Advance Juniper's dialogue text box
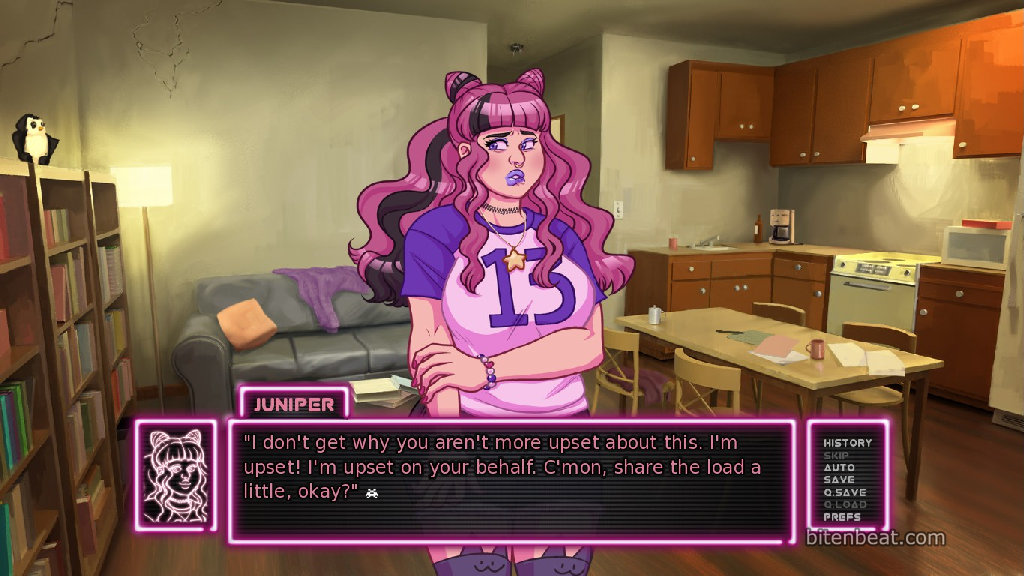The image size is (1024, 576). click(x=512, y=480)
